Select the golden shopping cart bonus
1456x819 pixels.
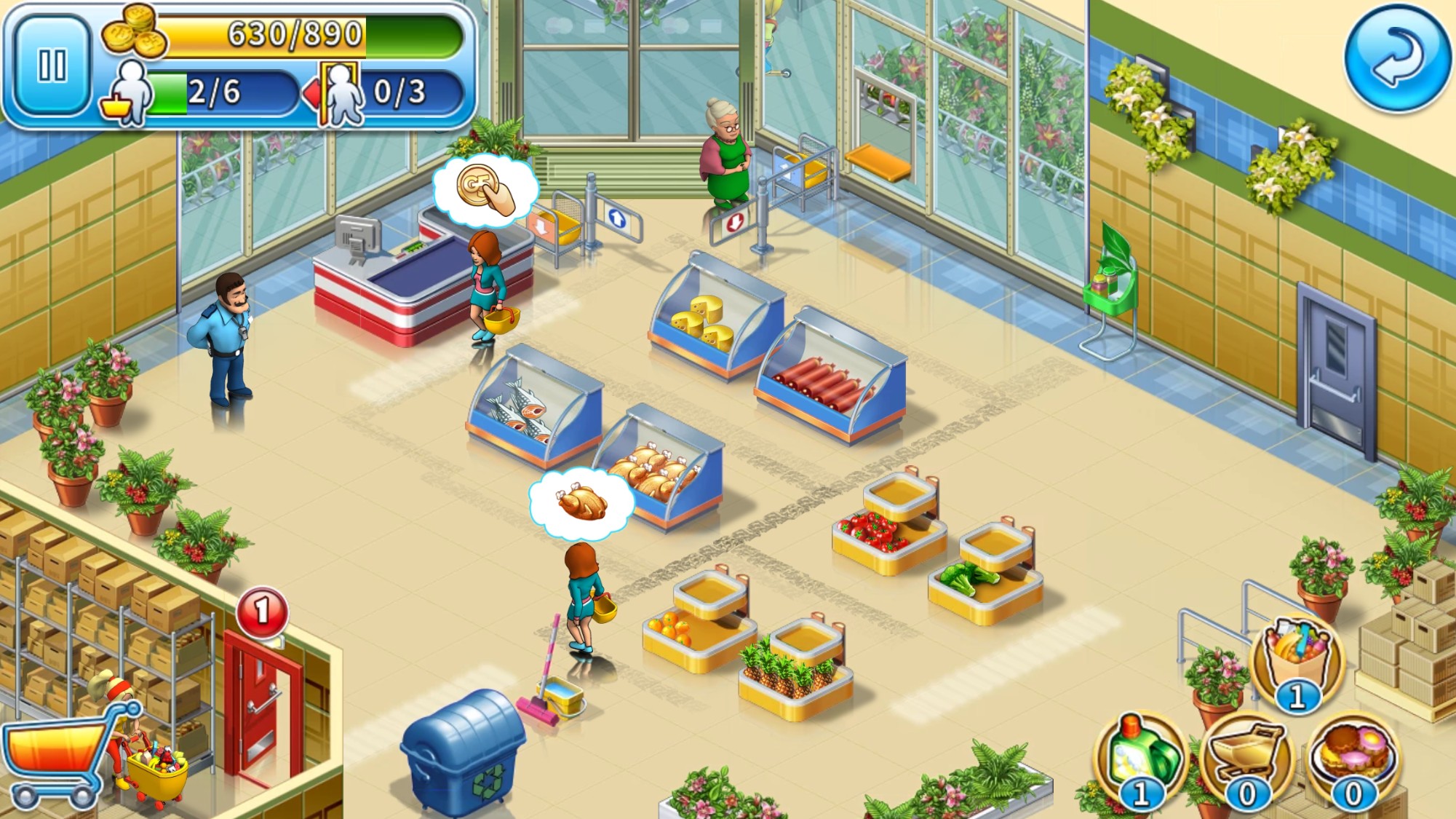click(x=1246, y=756)
